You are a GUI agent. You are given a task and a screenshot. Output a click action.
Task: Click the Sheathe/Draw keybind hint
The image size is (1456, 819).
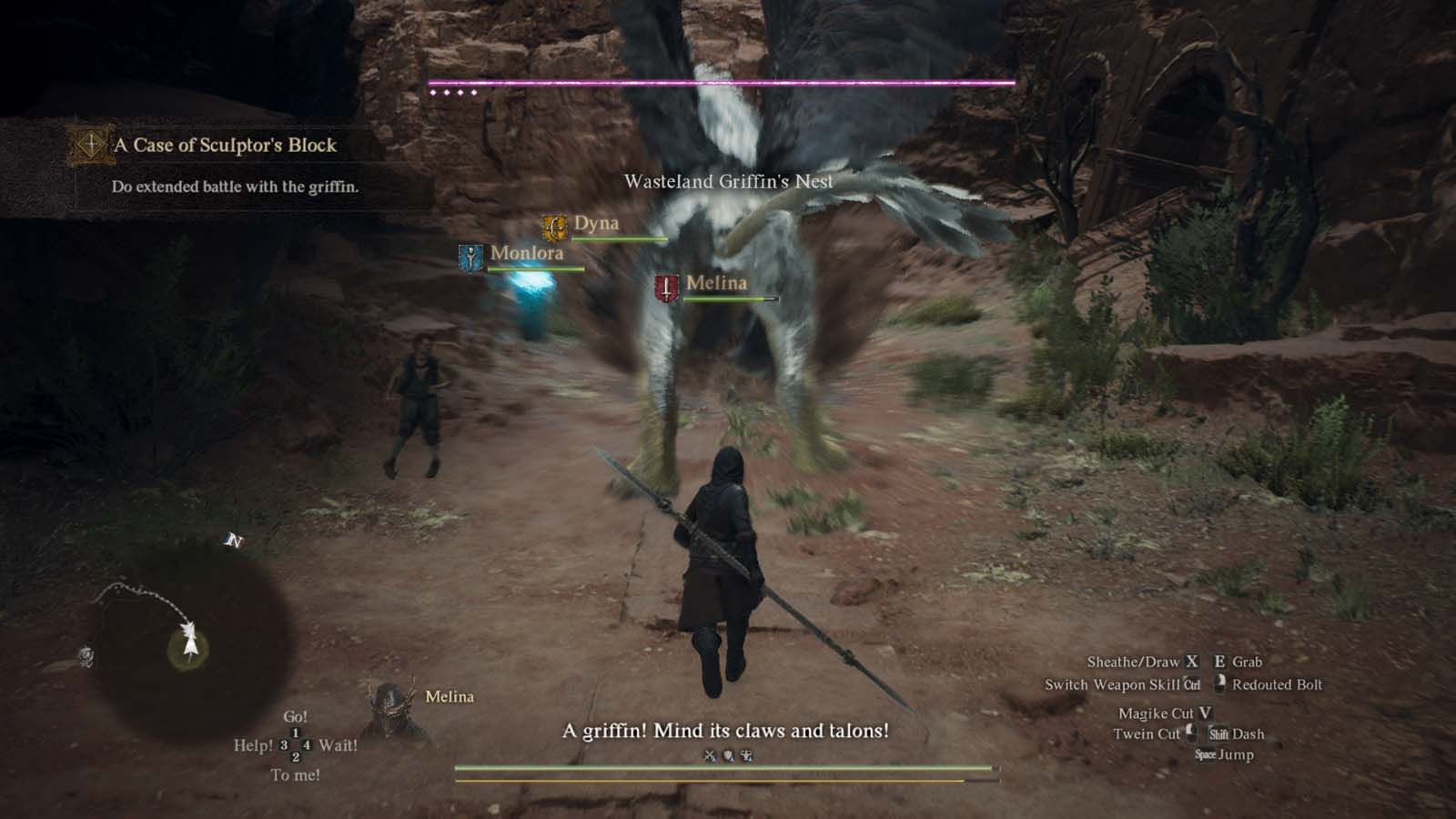[x=1139, y=661]
